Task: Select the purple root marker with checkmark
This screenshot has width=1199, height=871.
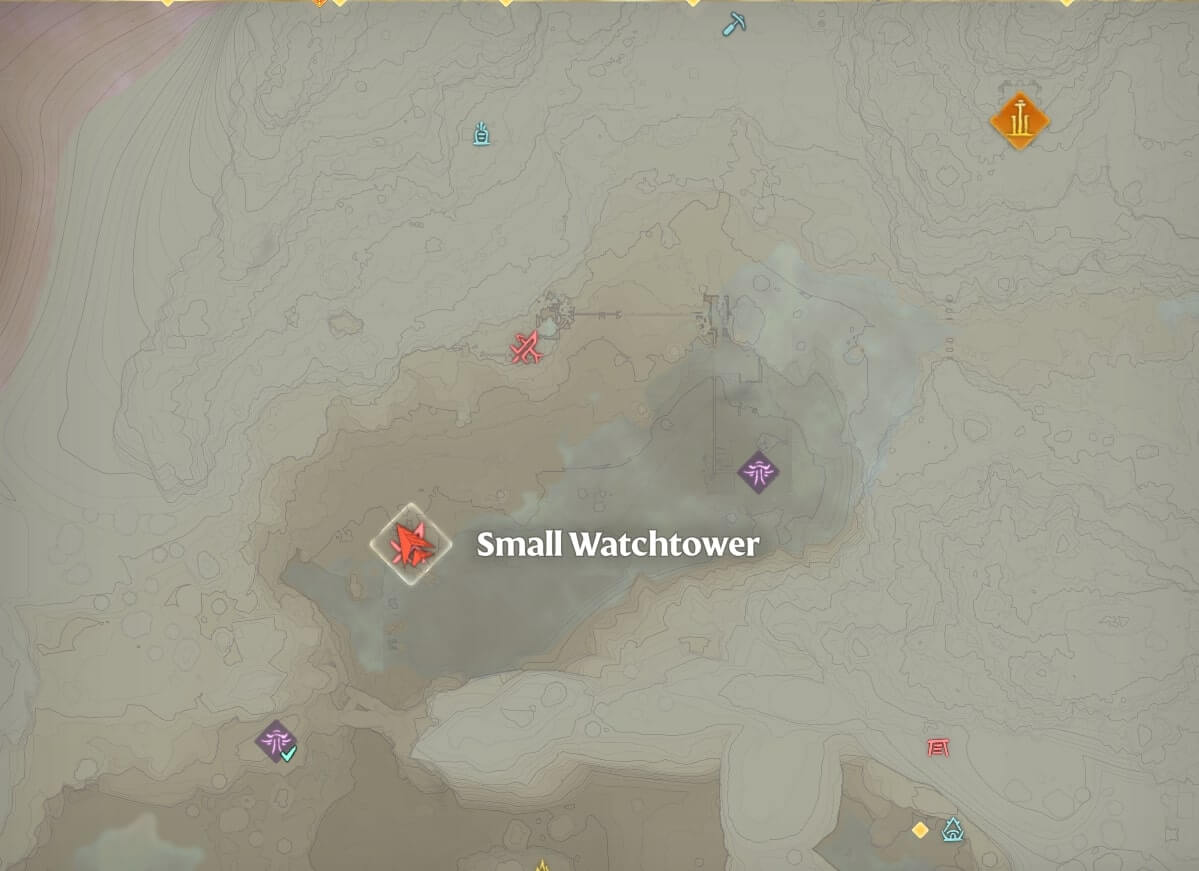Action: [275, 741]
